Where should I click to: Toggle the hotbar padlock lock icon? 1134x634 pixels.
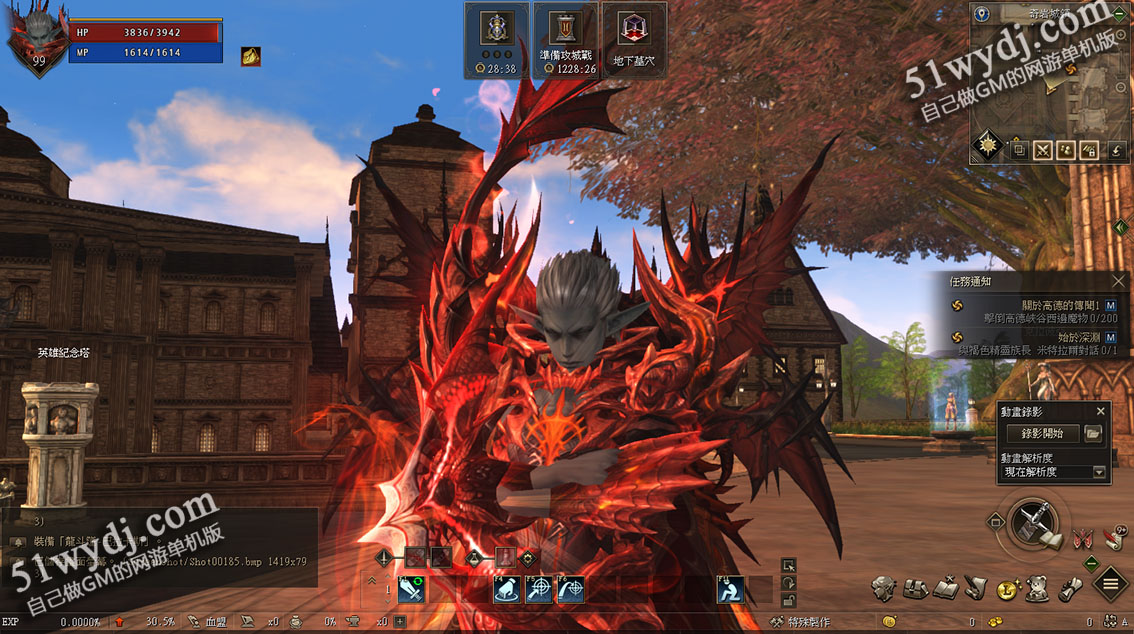pyautogui.click(x=789, y=598)
